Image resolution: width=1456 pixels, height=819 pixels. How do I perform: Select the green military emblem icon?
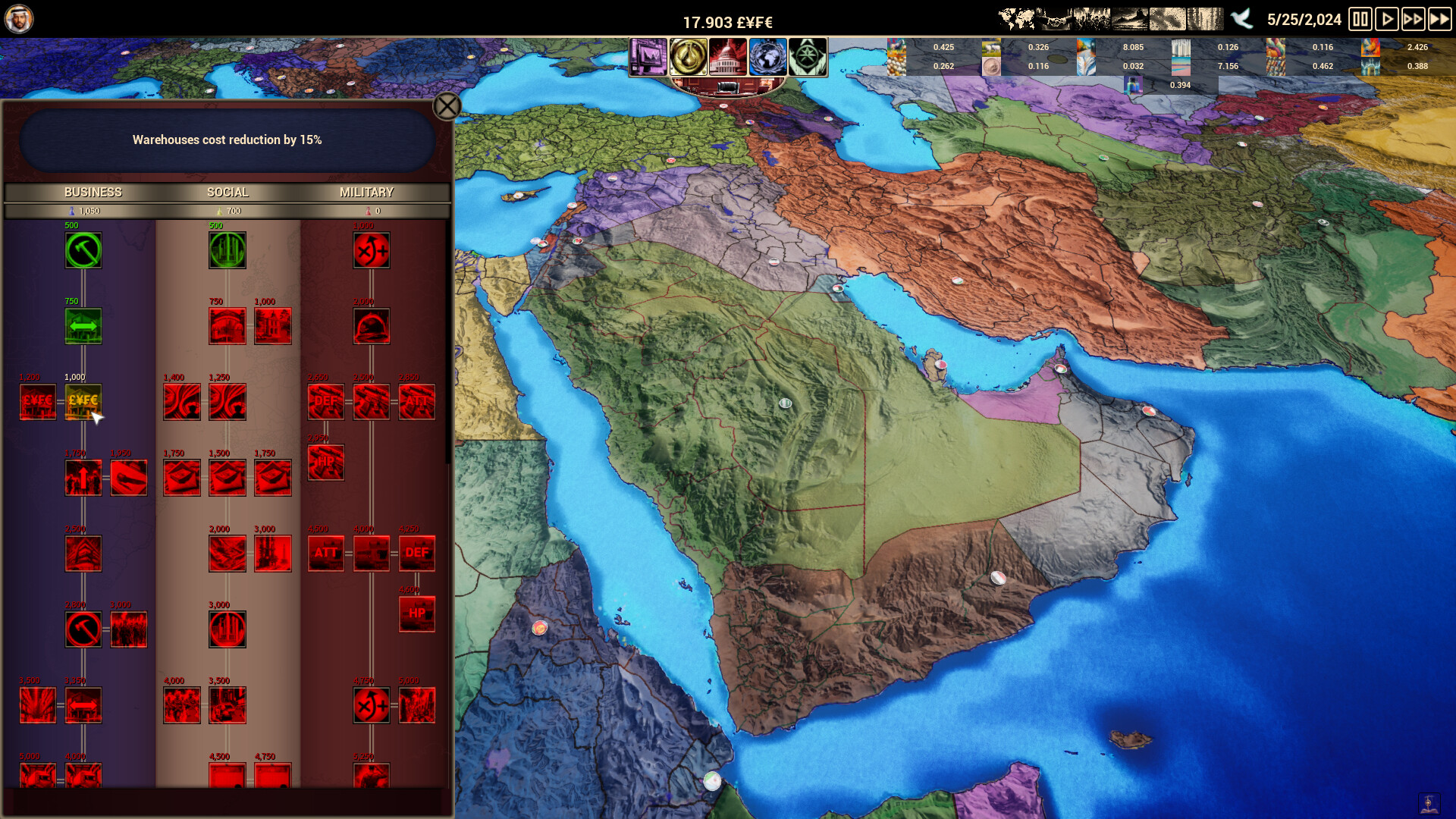point(808,57)
